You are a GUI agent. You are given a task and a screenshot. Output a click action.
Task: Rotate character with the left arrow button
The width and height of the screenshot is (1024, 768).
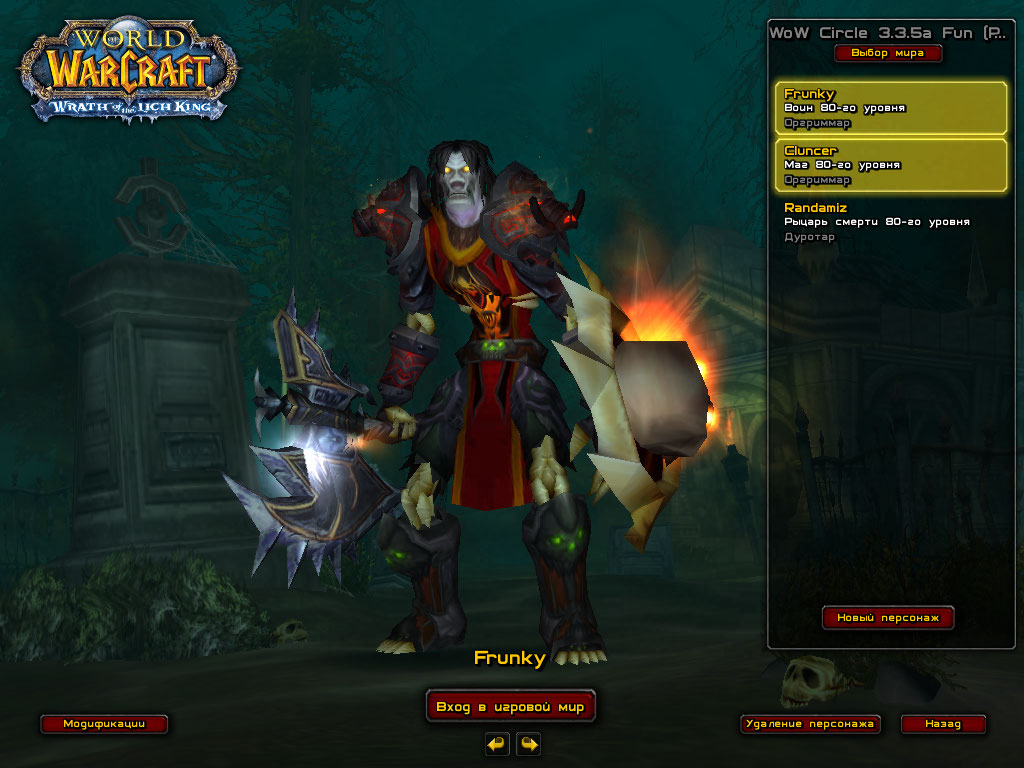click(x=497, y=744)
